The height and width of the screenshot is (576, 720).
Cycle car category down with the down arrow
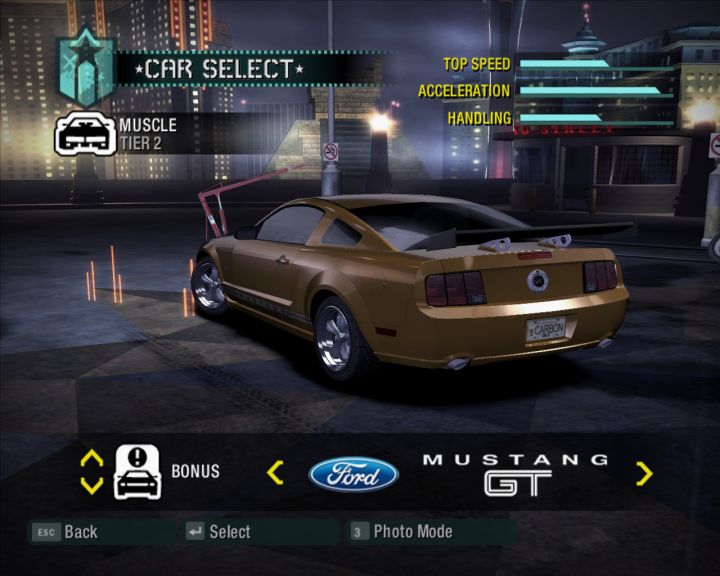[91, 486]
